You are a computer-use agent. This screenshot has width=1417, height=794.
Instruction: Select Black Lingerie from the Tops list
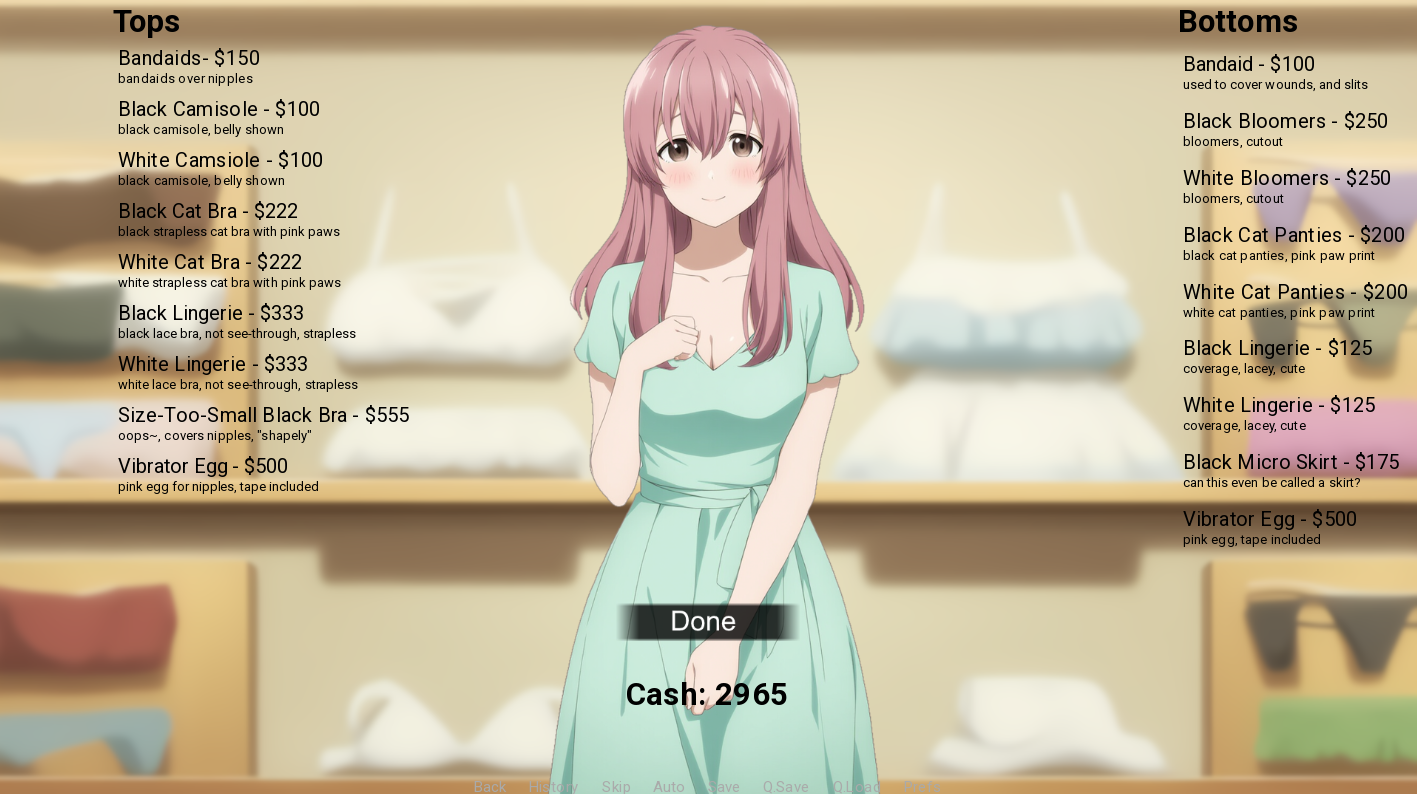tap(209, 313)
